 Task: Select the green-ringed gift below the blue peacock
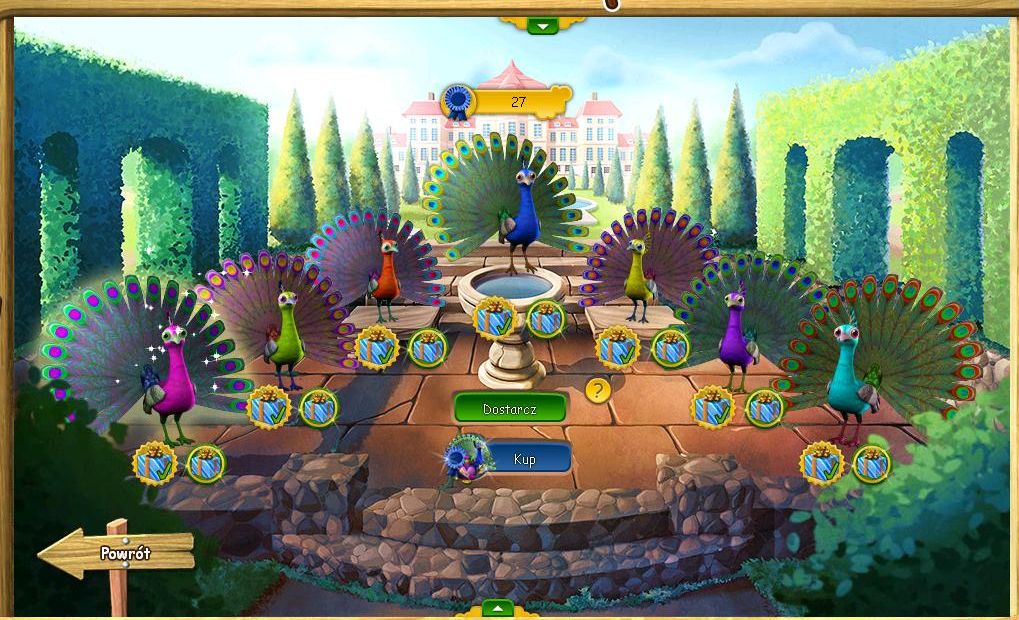point(546,319)
